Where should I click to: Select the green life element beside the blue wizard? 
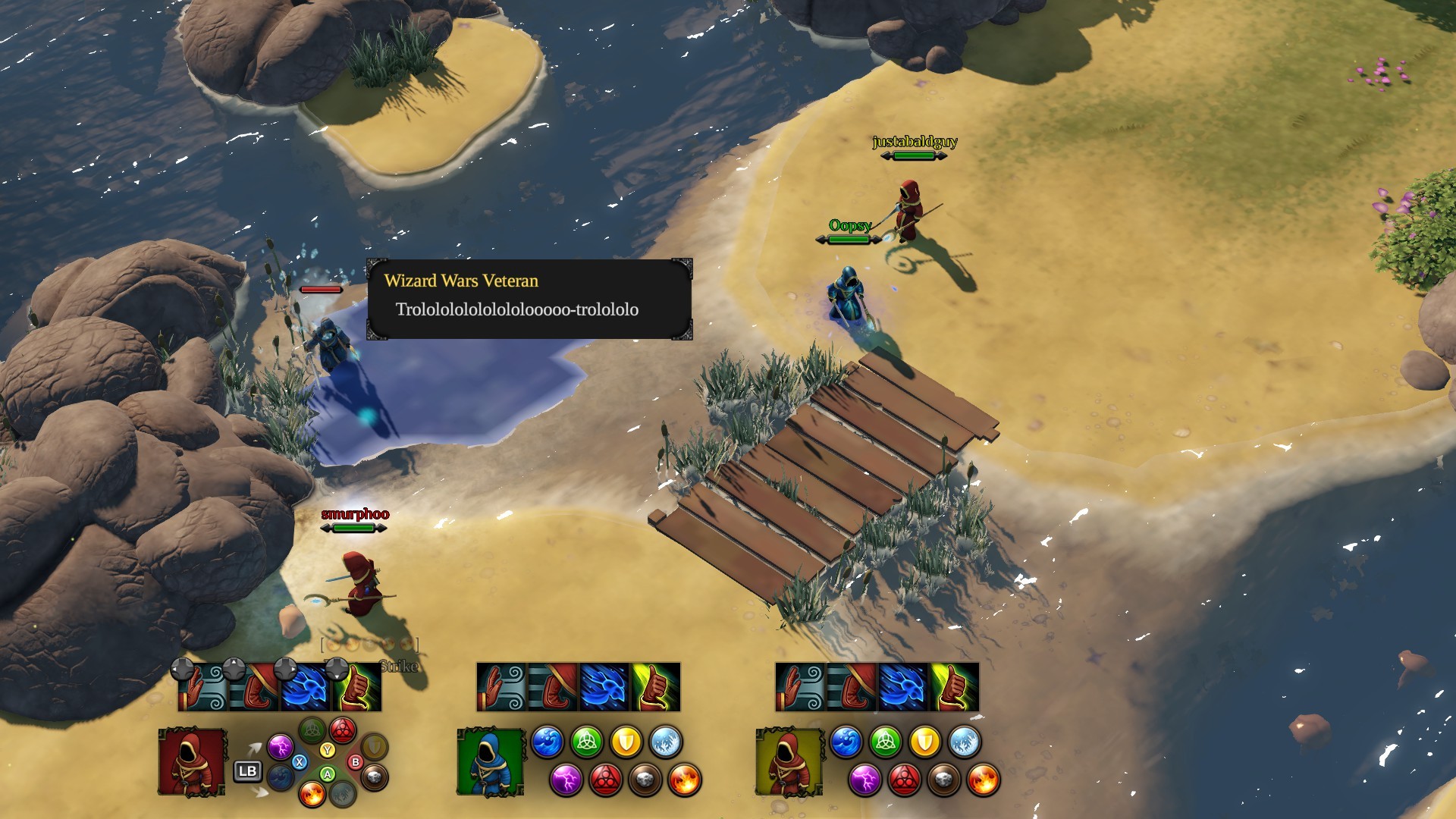click(x=586, y=742)
